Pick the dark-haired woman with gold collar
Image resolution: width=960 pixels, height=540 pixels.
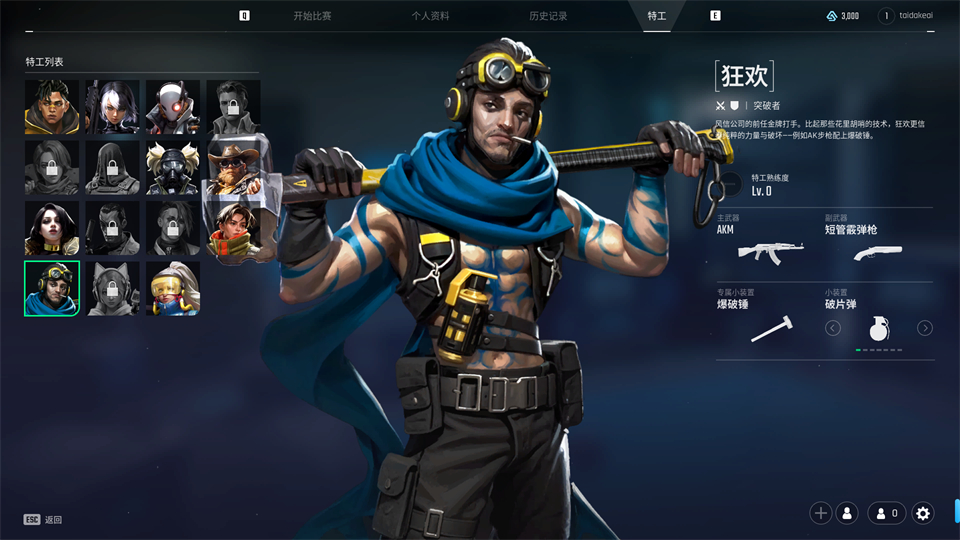pos(52,228)
